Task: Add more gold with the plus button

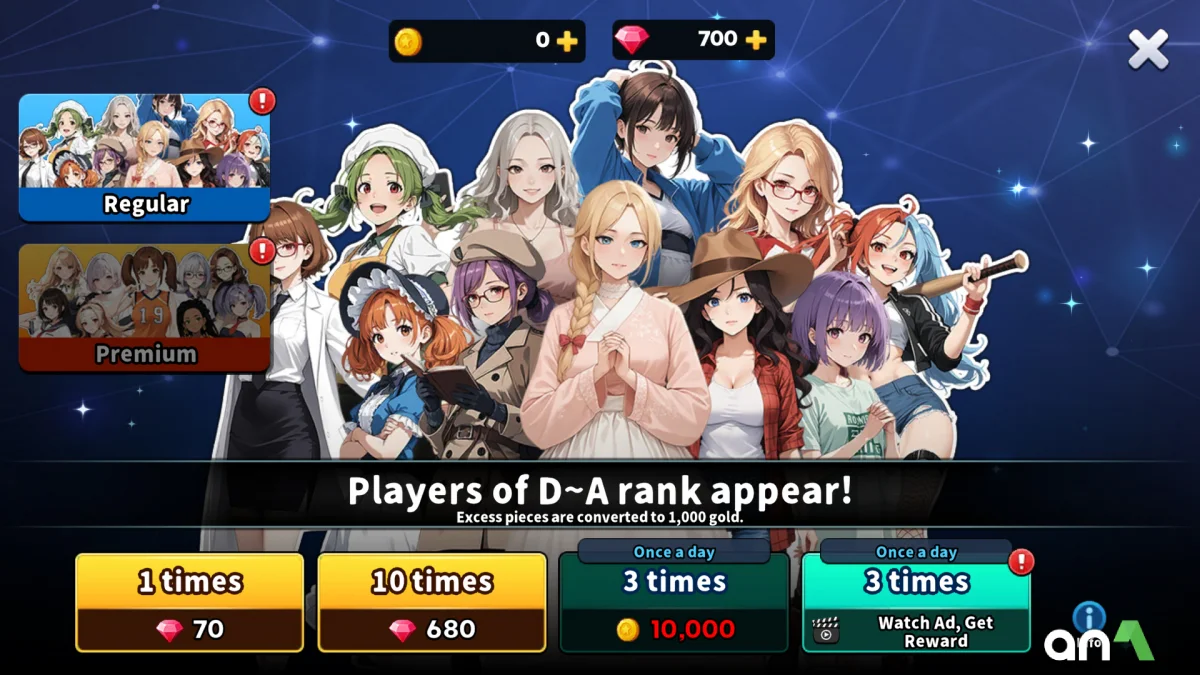Action: (567, 41)
